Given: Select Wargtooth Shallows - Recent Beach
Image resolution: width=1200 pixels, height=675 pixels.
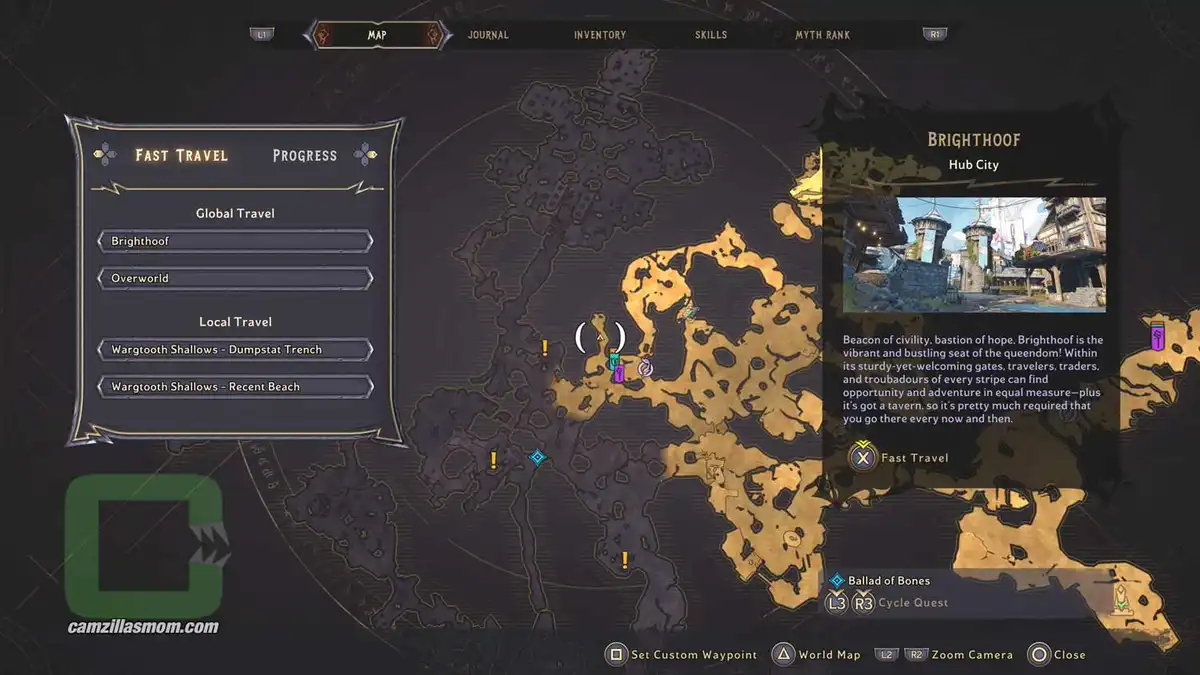Looking at the screenshot, I should point(235,387).
